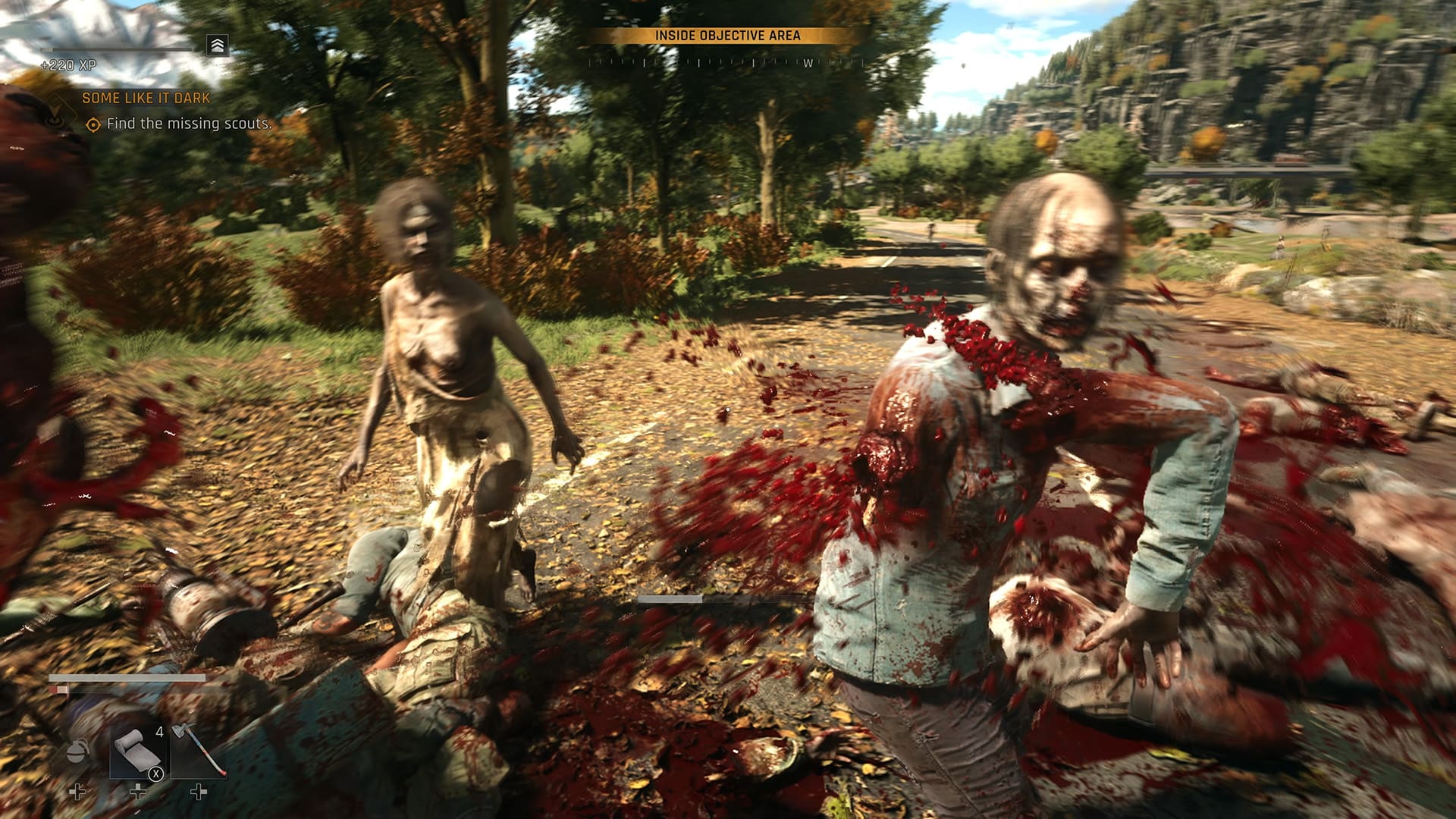Click the XP progress bar at top left

[116, 50]
